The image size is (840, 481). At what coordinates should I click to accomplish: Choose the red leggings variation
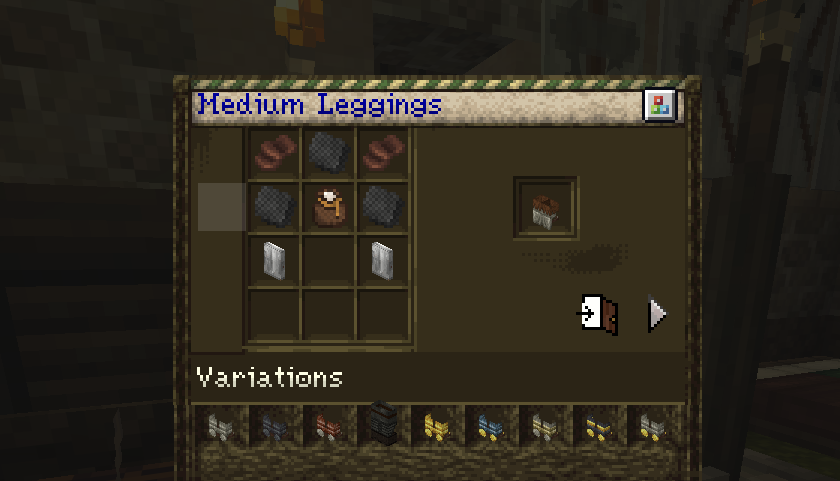326,427
